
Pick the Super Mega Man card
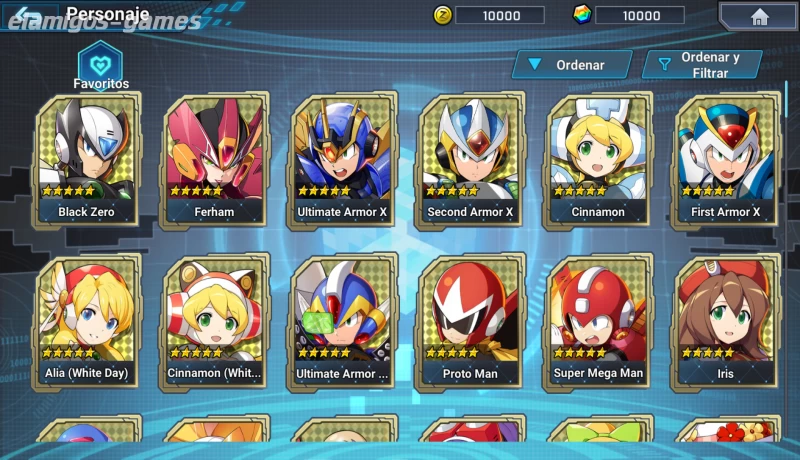point(598,322)
